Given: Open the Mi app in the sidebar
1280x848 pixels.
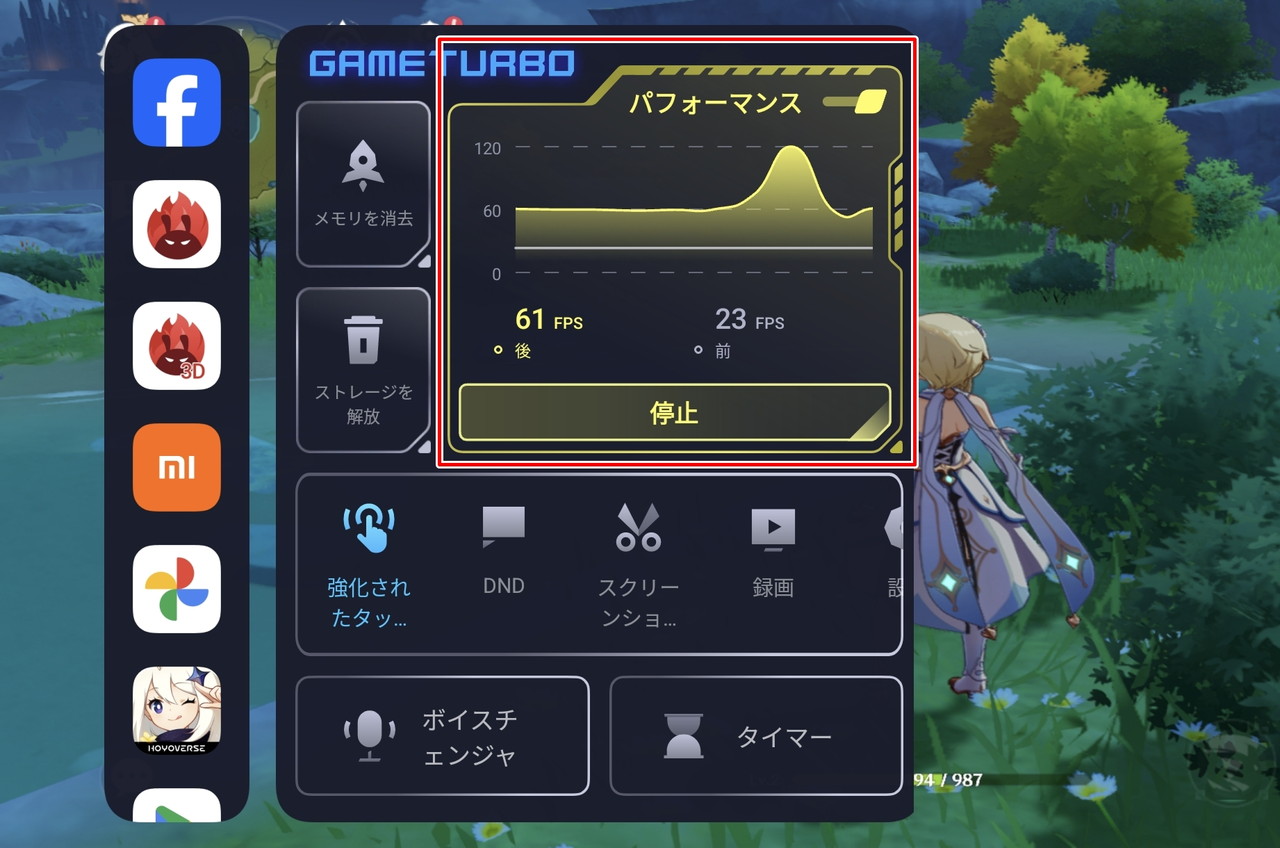Looking at the screenshot, I should (x=176, y=467).
